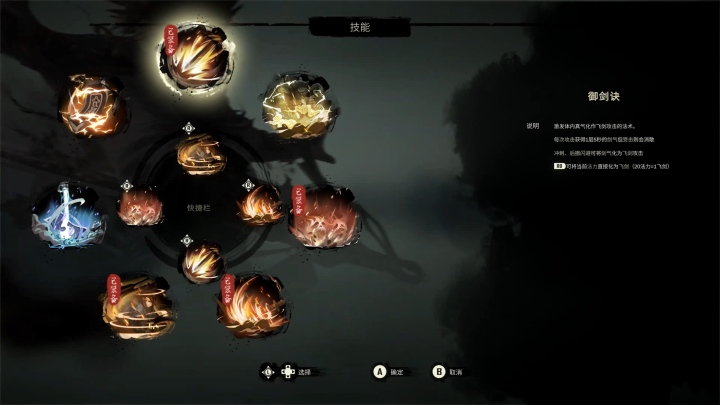Select the quick bar's left red flame slot
Screen dimensions: 720x405
[x=139, y=207]
